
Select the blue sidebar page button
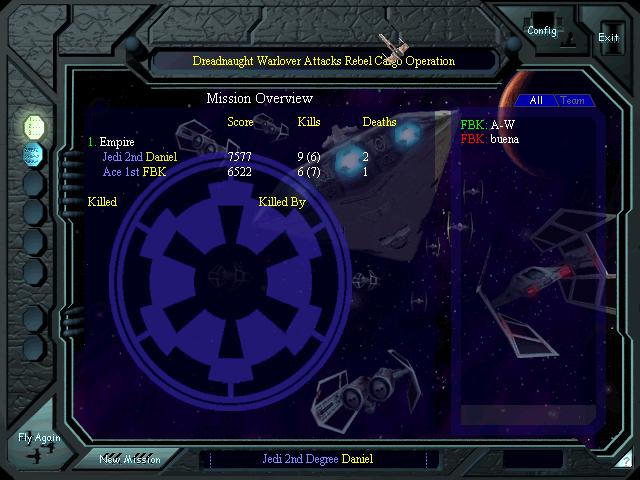tap(34, 154)
